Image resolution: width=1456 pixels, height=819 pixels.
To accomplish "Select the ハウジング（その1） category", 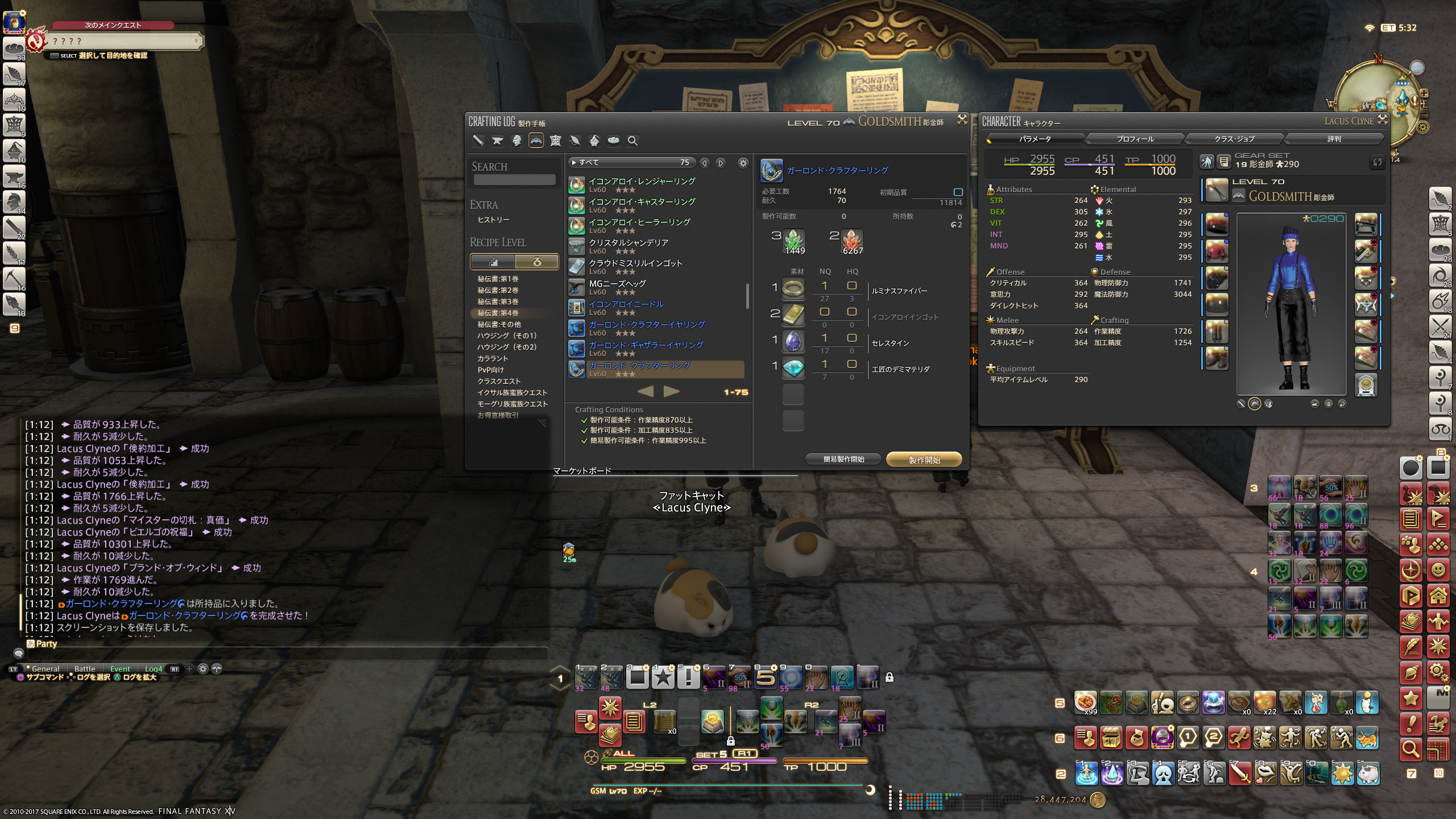I will (x=507, y=336).
